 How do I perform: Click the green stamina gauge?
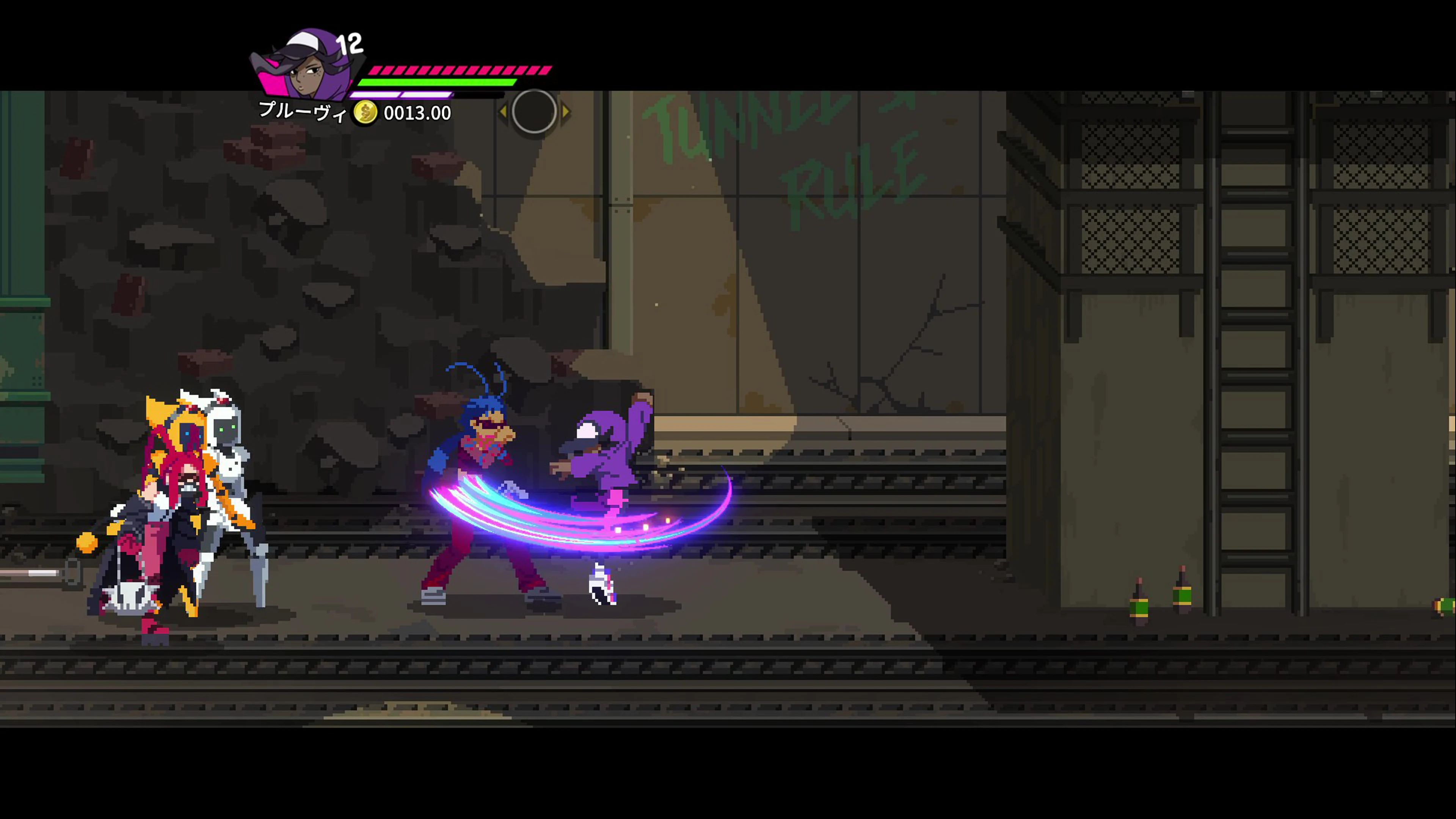point(435,84)
